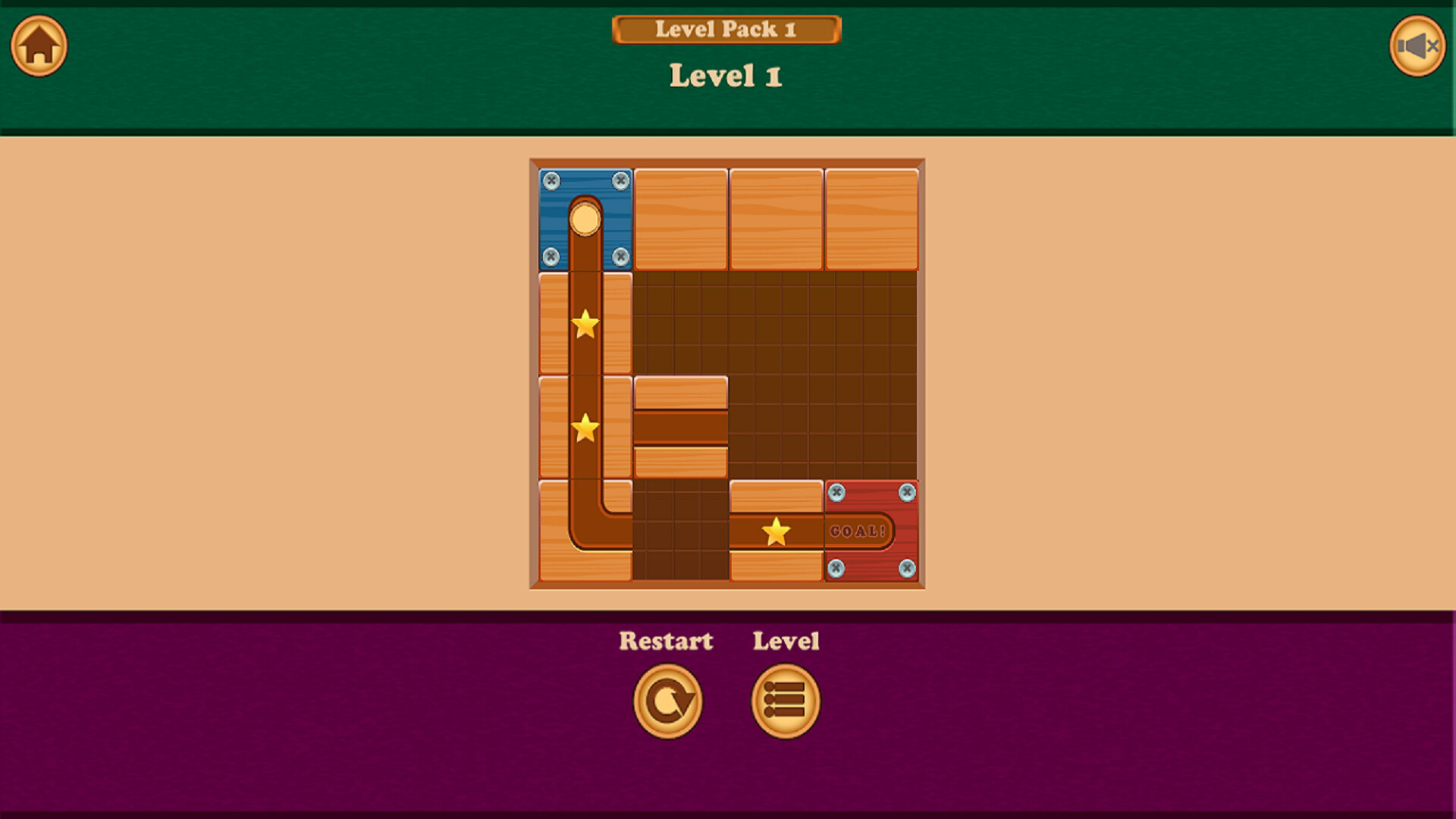The width and height of the screenshot is (1456, 819).
Task: Select the star tile near the goal
Action: [x=776, y=531]
